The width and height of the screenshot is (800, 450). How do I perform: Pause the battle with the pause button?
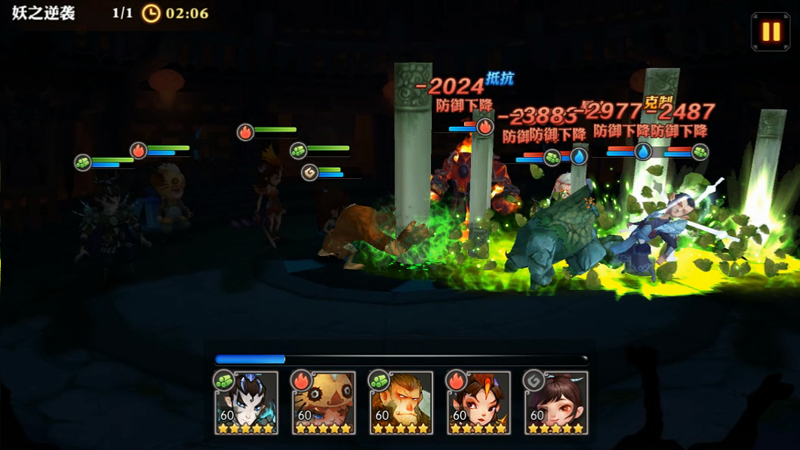pos(770,31)
